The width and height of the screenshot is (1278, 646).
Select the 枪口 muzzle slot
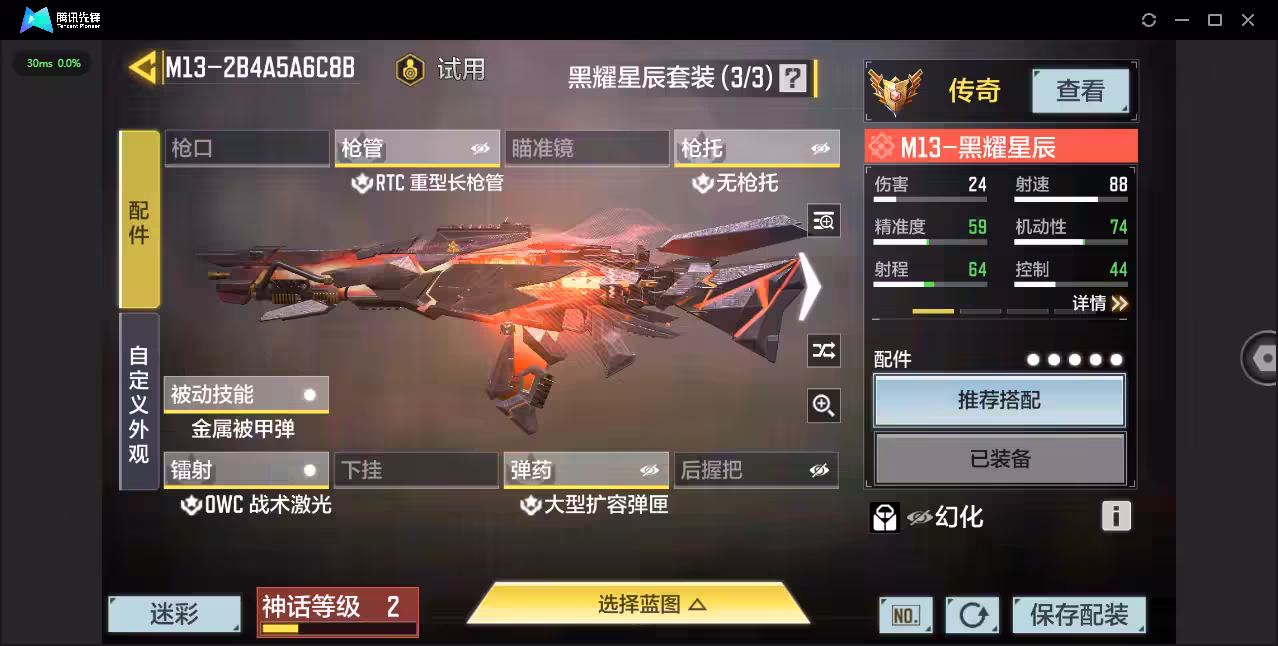pos(246,148)
